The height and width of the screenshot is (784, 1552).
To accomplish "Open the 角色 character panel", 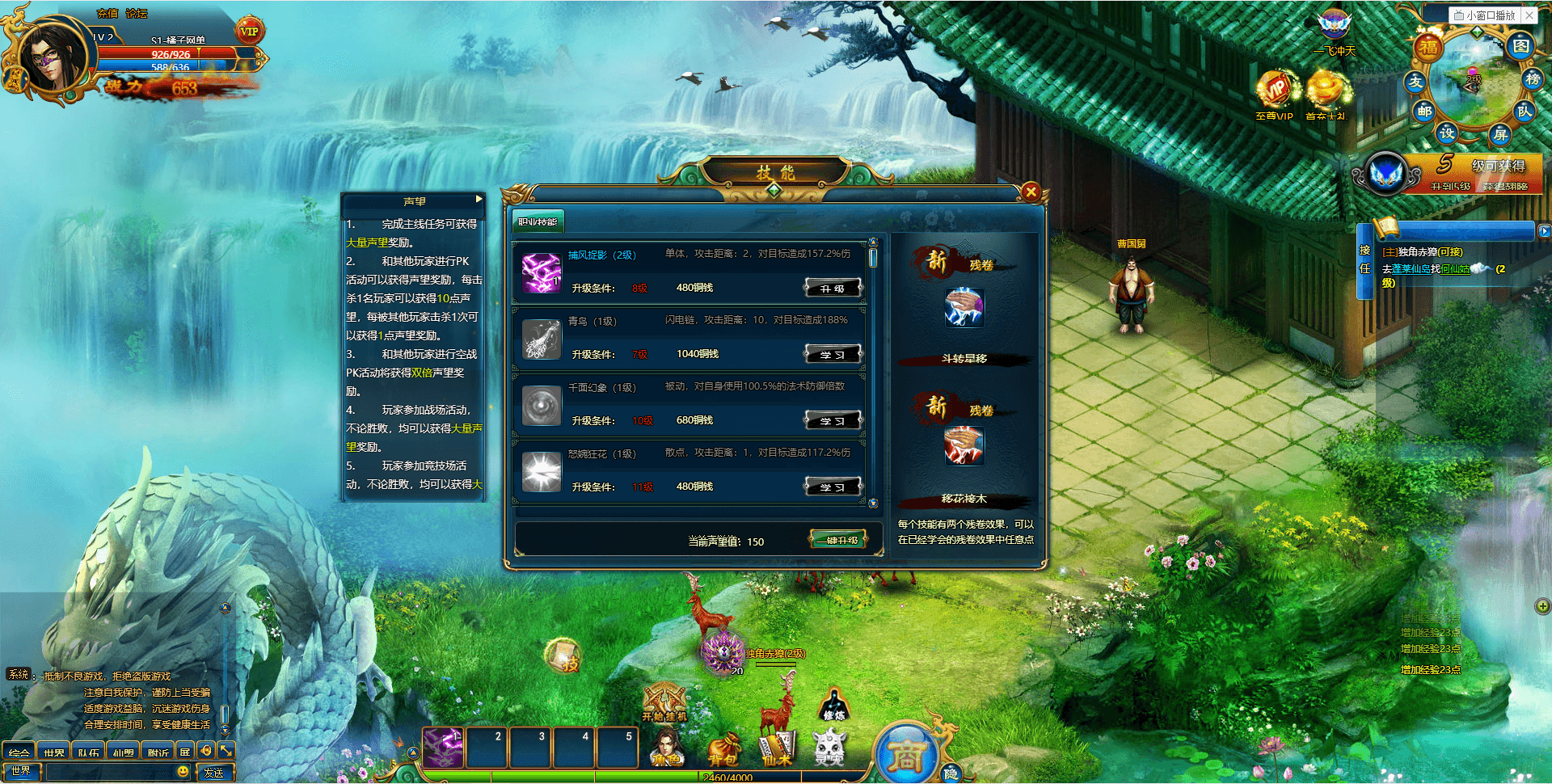I will point(668,747).
